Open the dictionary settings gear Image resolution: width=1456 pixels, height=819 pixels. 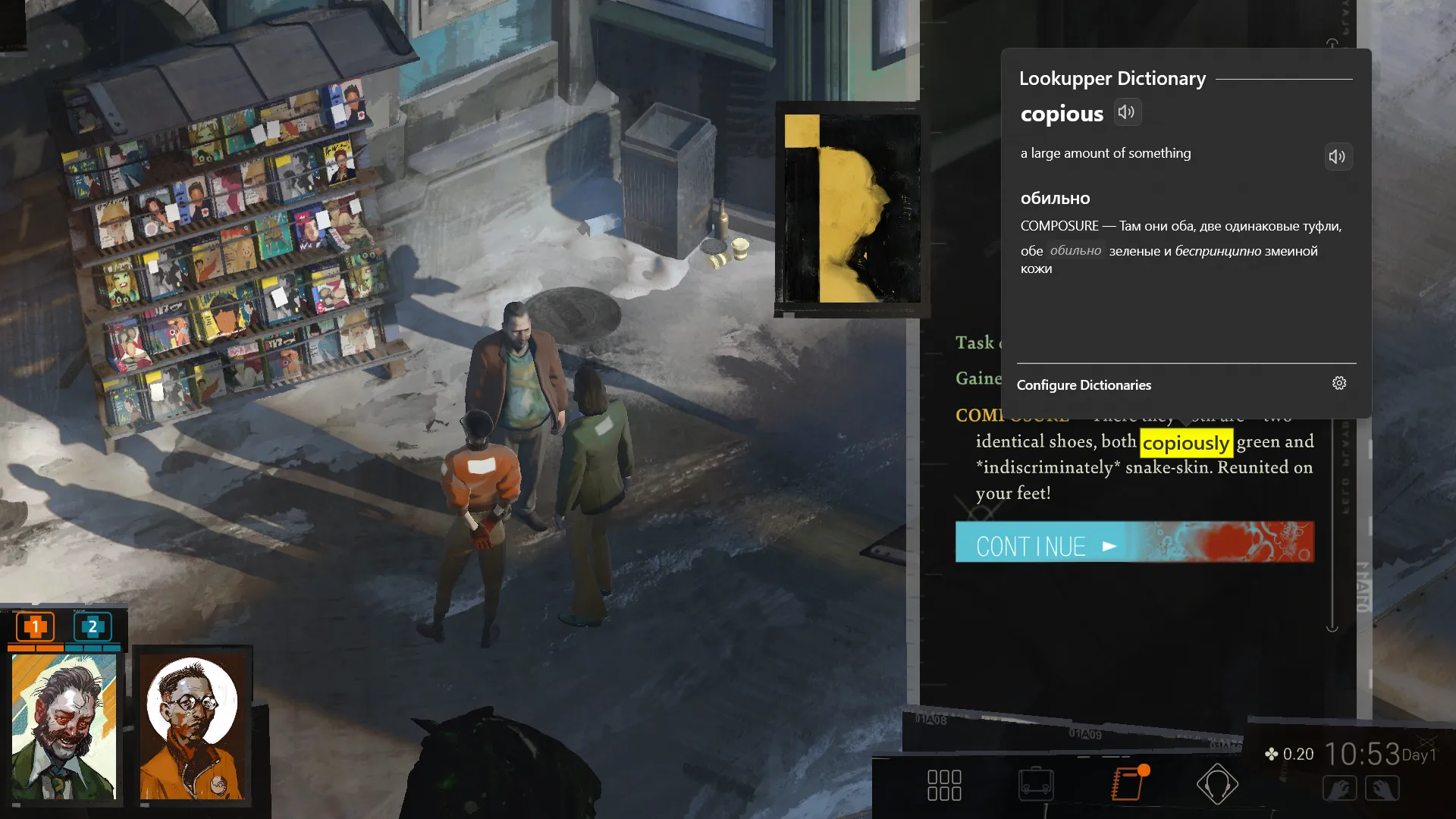[x=1339, y=384]
